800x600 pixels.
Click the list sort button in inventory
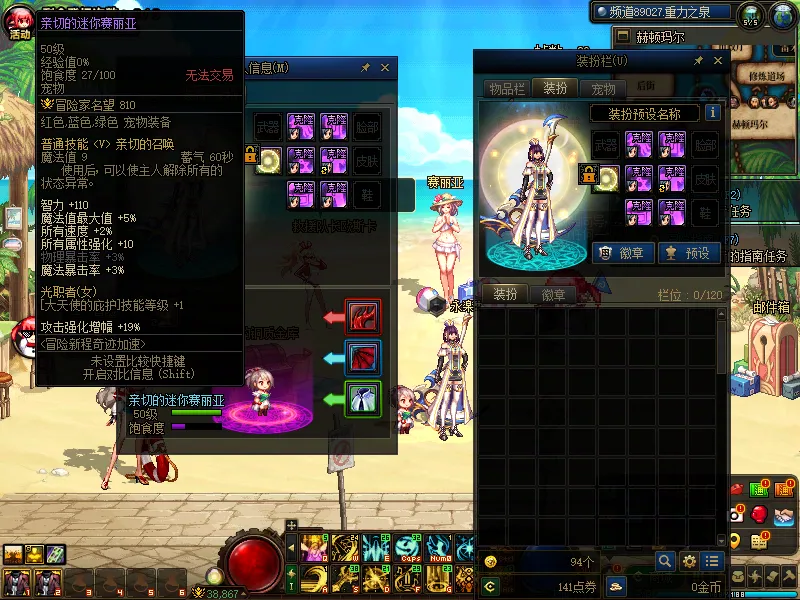click(x=712, y=561)
